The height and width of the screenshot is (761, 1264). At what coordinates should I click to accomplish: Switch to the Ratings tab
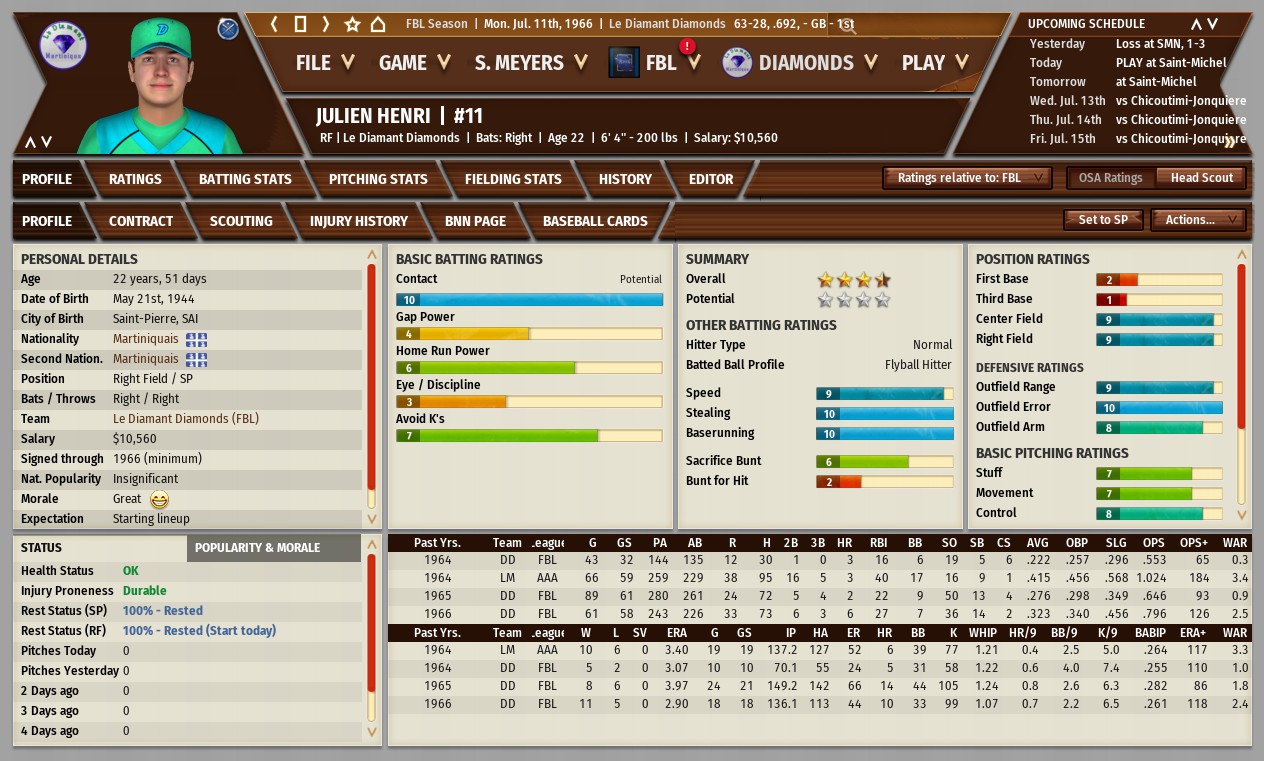(x=135, y=179)
